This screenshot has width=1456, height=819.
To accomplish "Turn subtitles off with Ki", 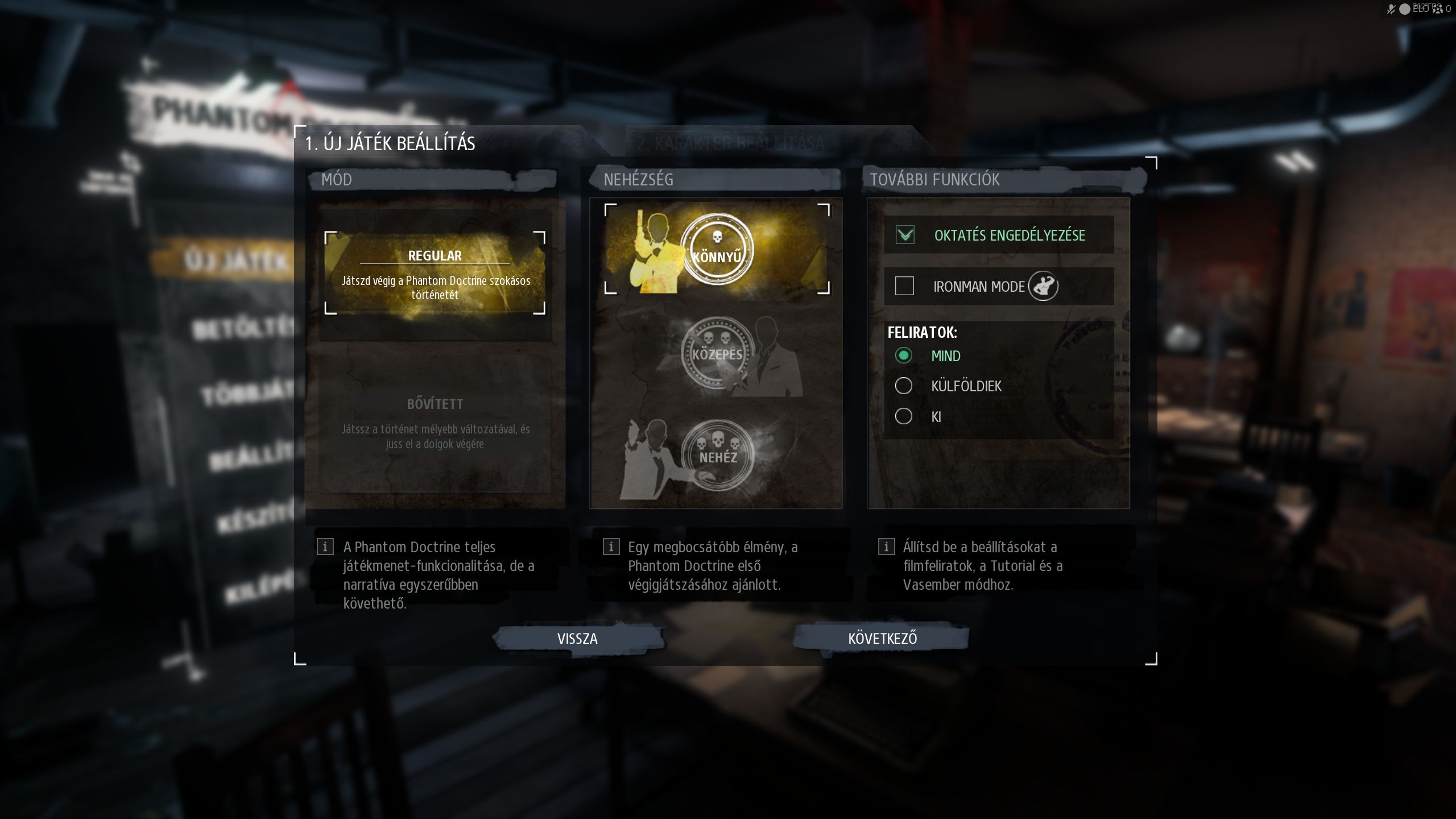I will click(x=904, y=416).
